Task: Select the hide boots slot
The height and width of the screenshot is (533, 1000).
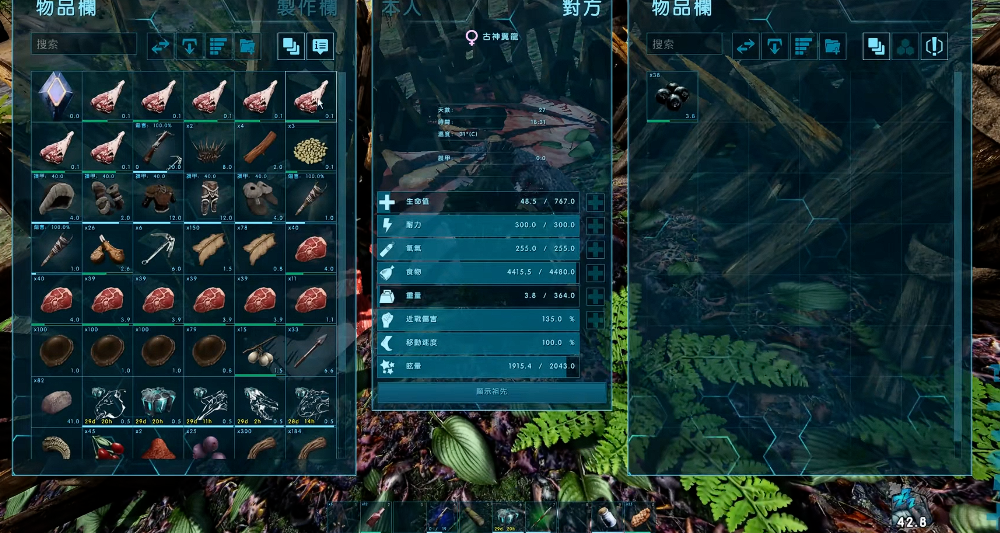Action: click(x=260, y=198)
